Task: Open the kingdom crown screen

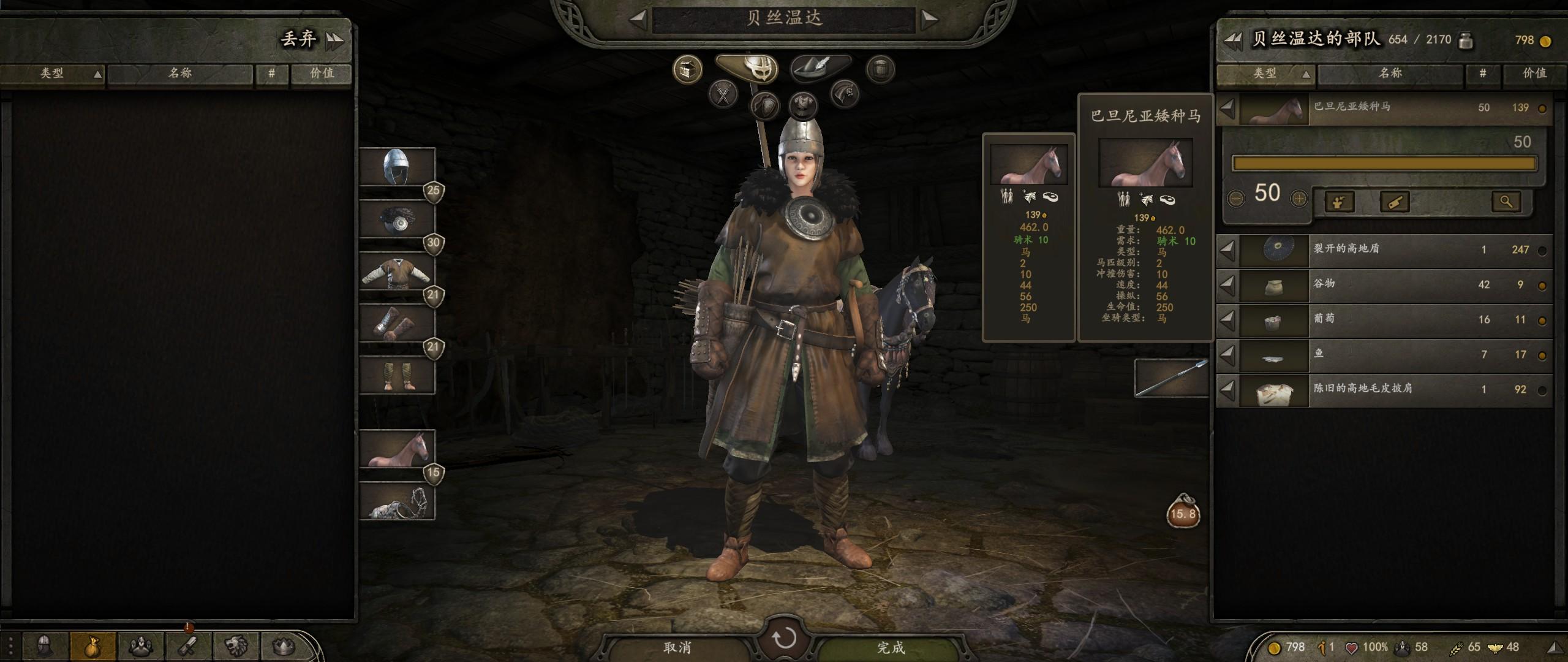Action: [x=284, y=646]
